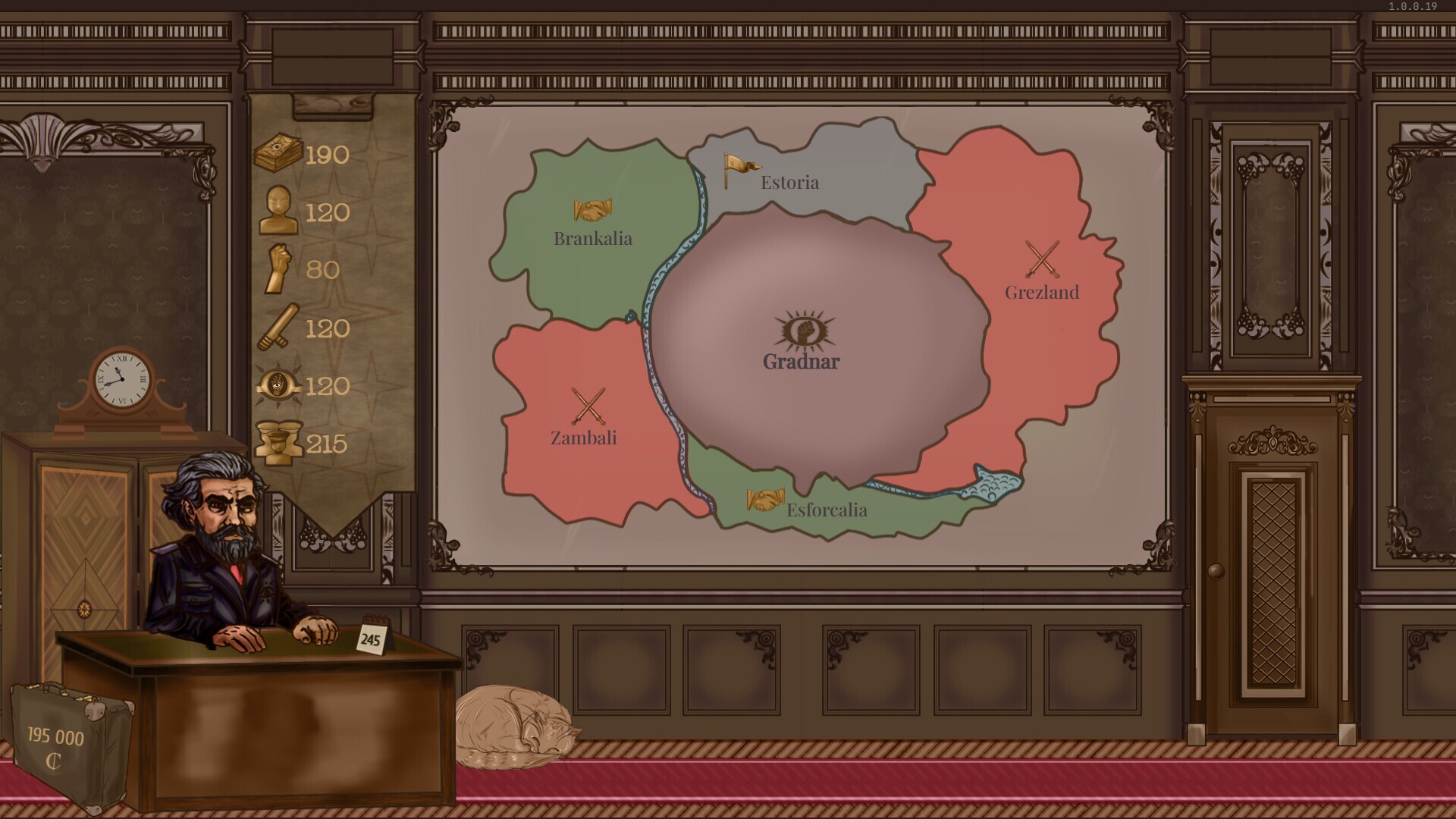The image size is (1456, 819).
Task: Select the Gradnar region on the map
Action: click(800, 362)
